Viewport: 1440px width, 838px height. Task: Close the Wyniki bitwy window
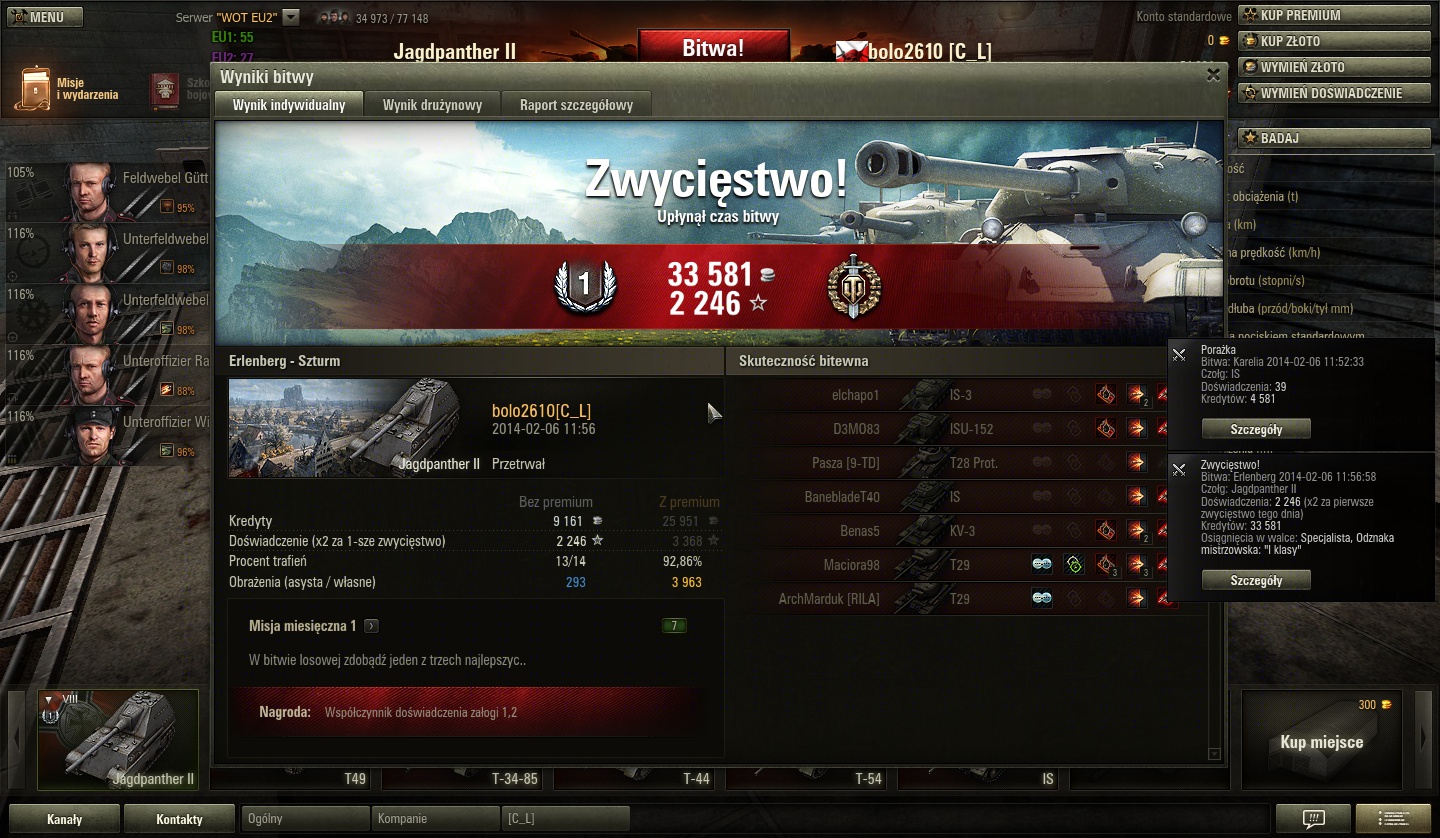(1213, 74)
